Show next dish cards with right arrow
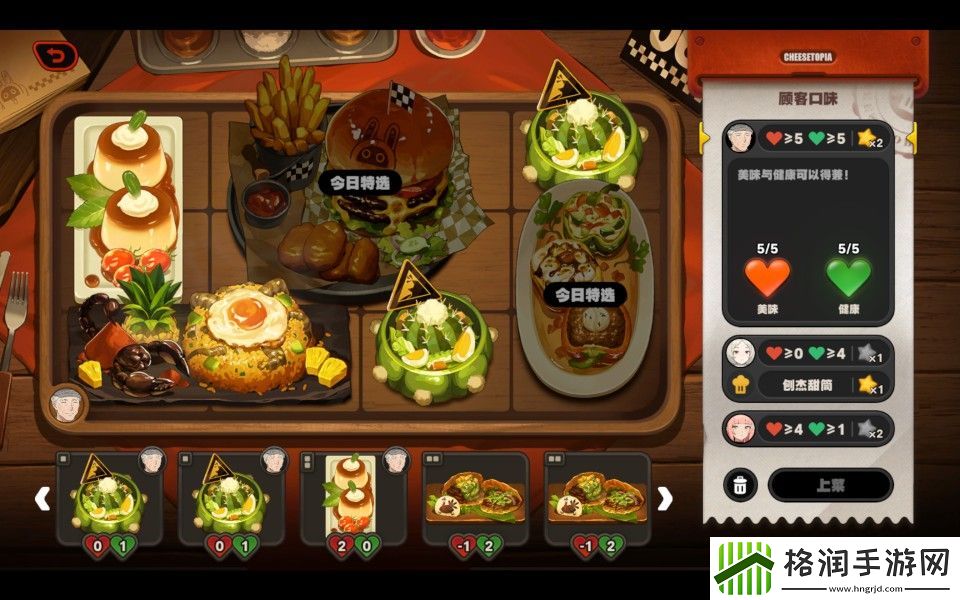 tap(664, 498)
